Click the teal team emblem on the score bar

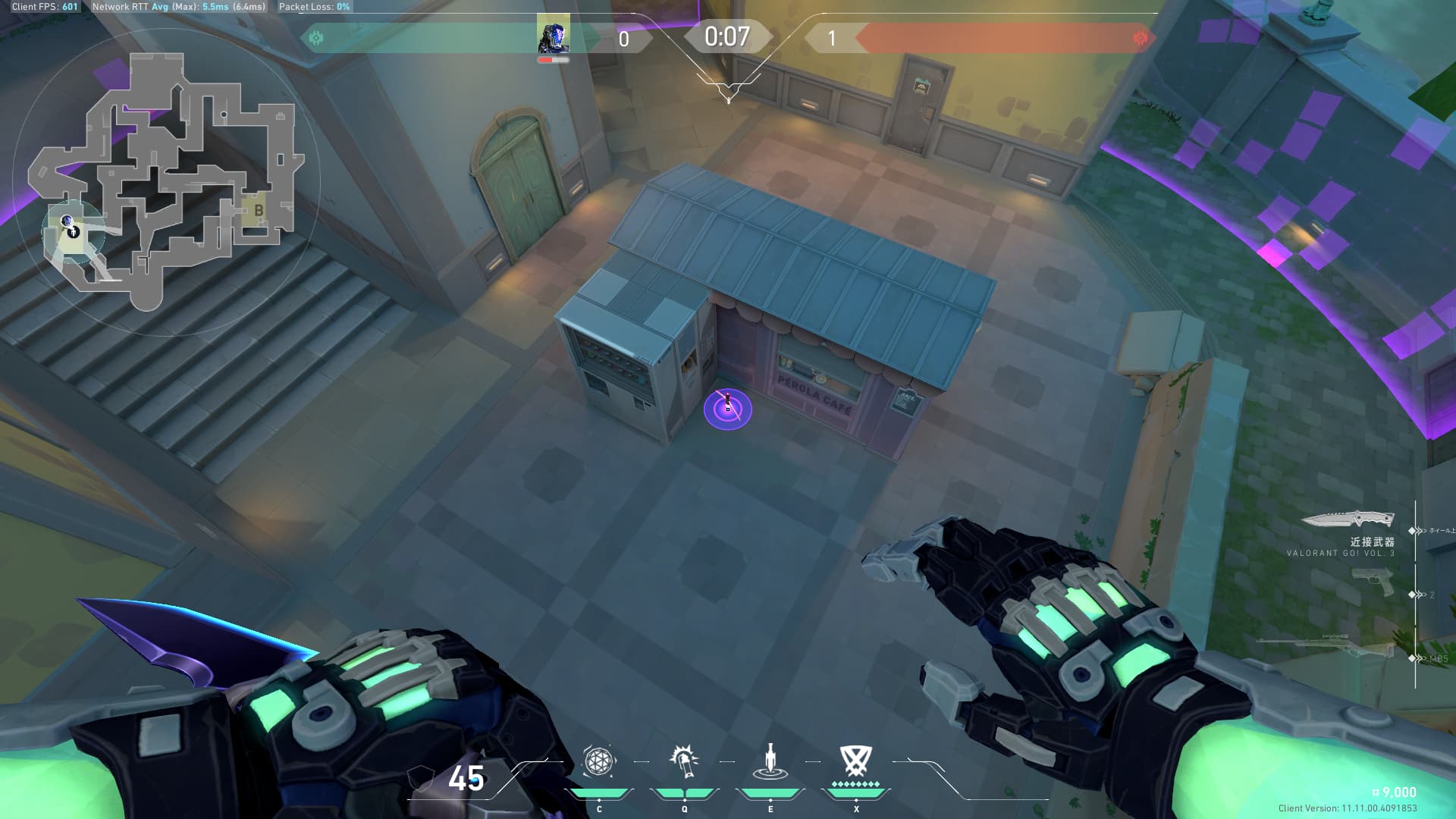click(316, 37)
